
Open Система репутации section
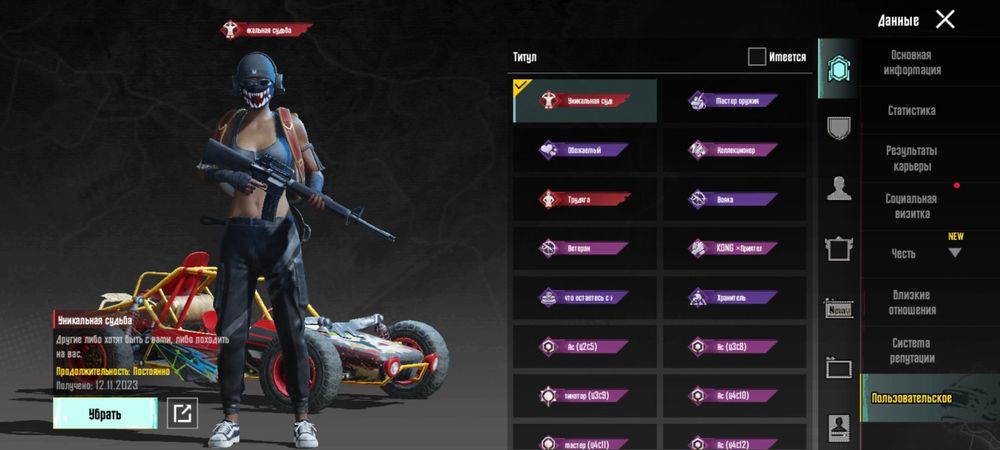[910, 350]
